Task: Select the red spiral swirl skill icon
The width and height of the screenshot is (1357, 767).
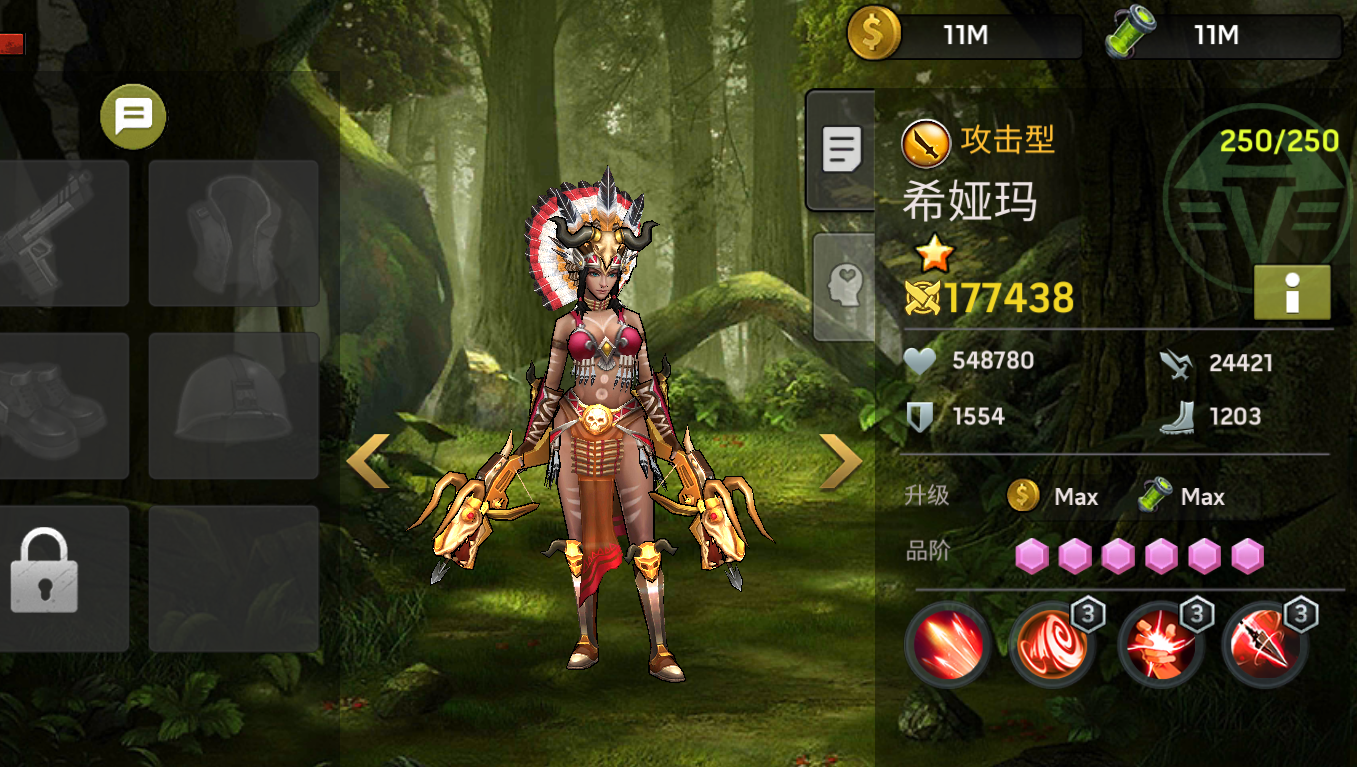Action: 1051,644
